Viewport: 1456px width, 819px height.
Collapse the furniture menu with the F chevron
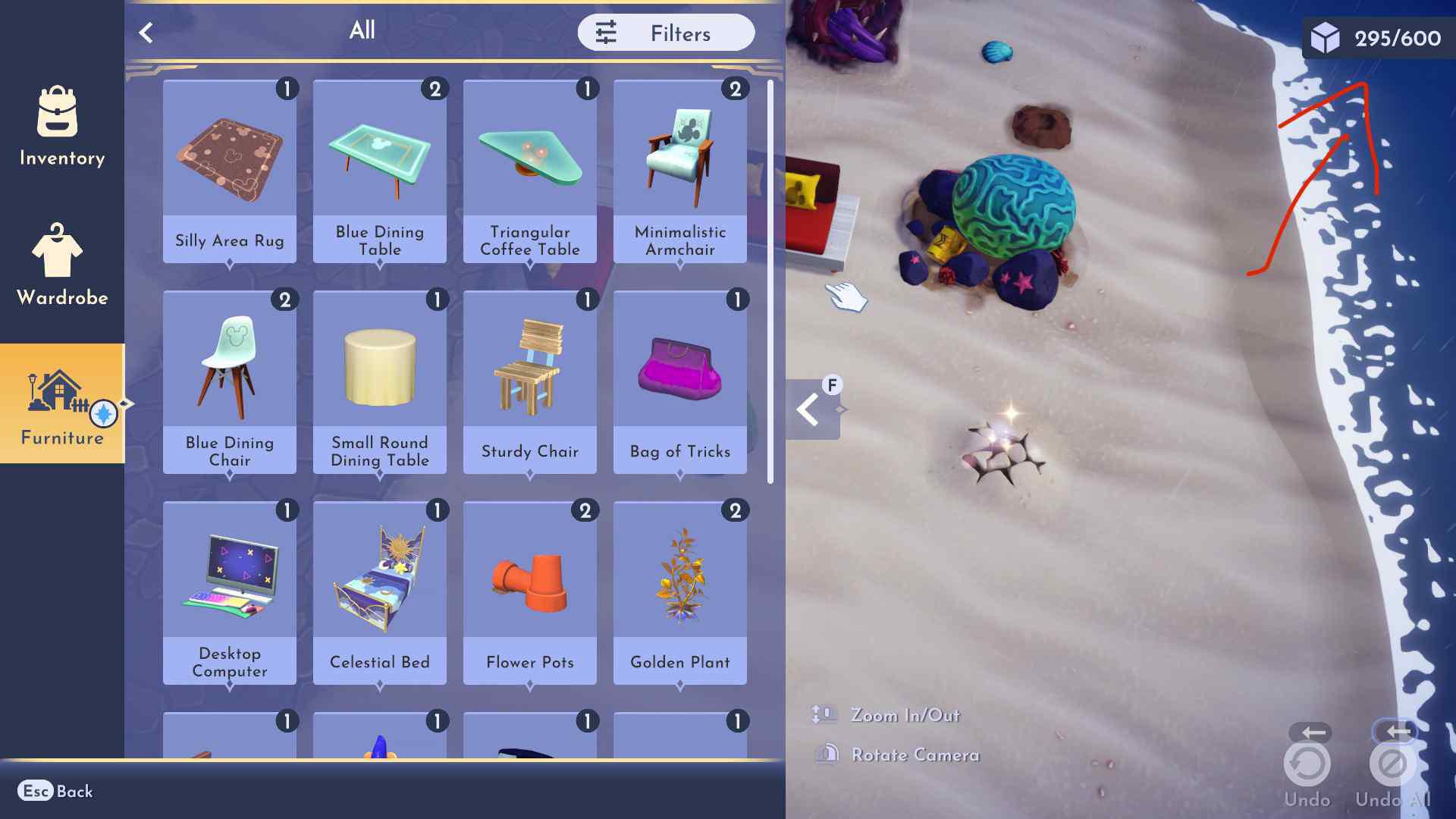point(808,408)
